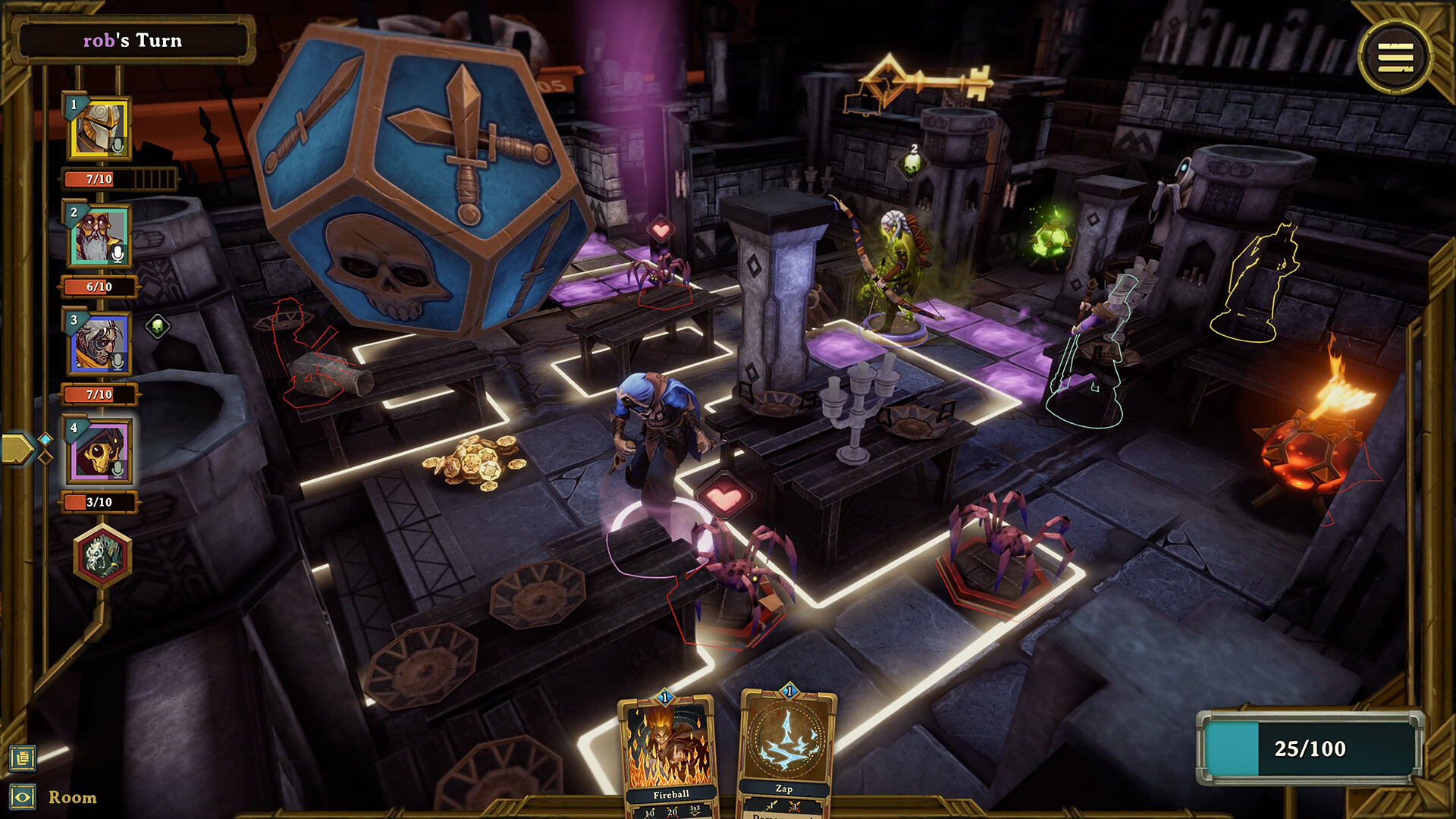Expand the yellow arrow tab next to player 4
Screen dimensions: 1456x819
coord(17,449)
